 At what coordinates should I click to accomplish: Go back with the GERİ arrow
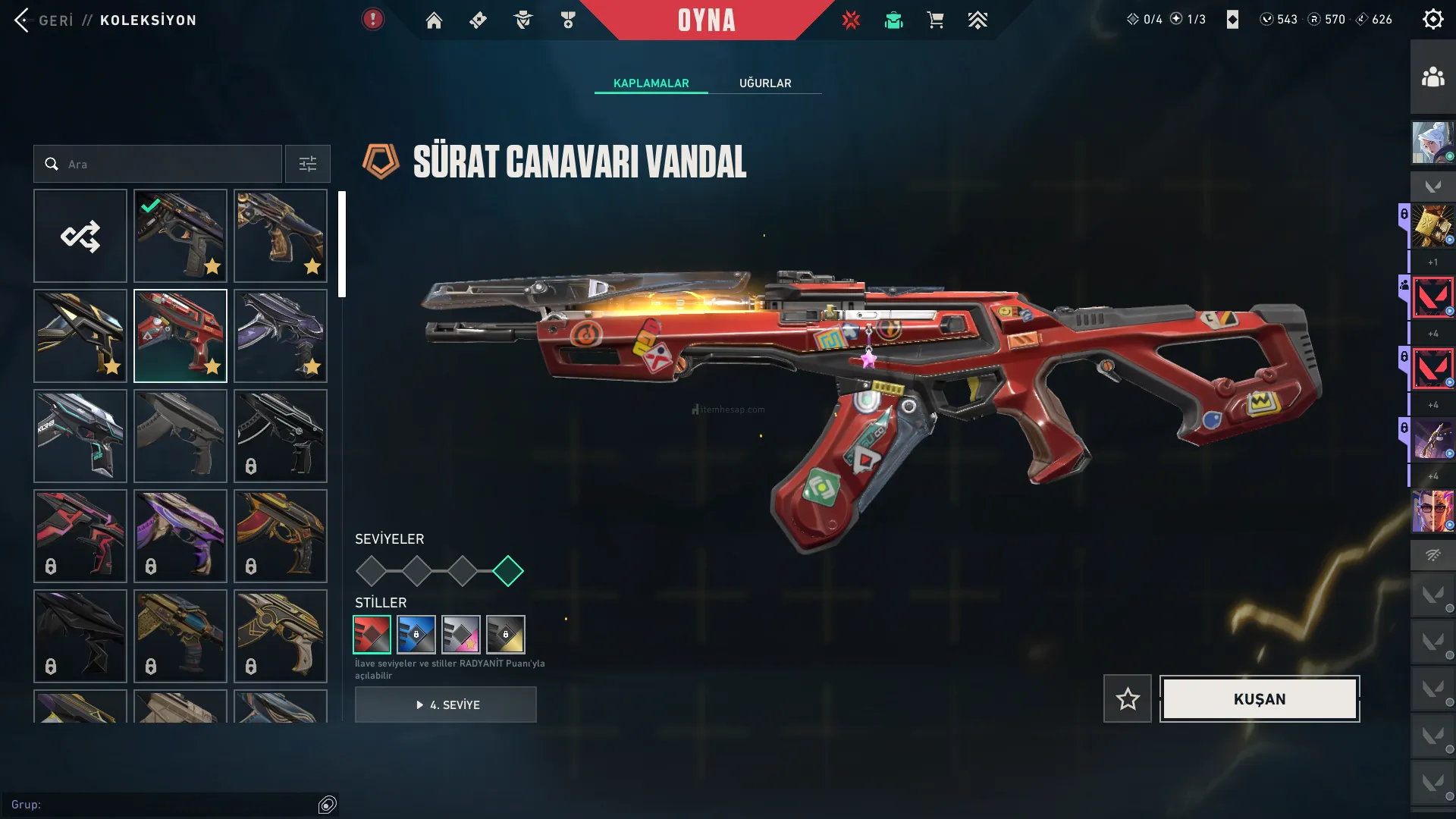23,20
